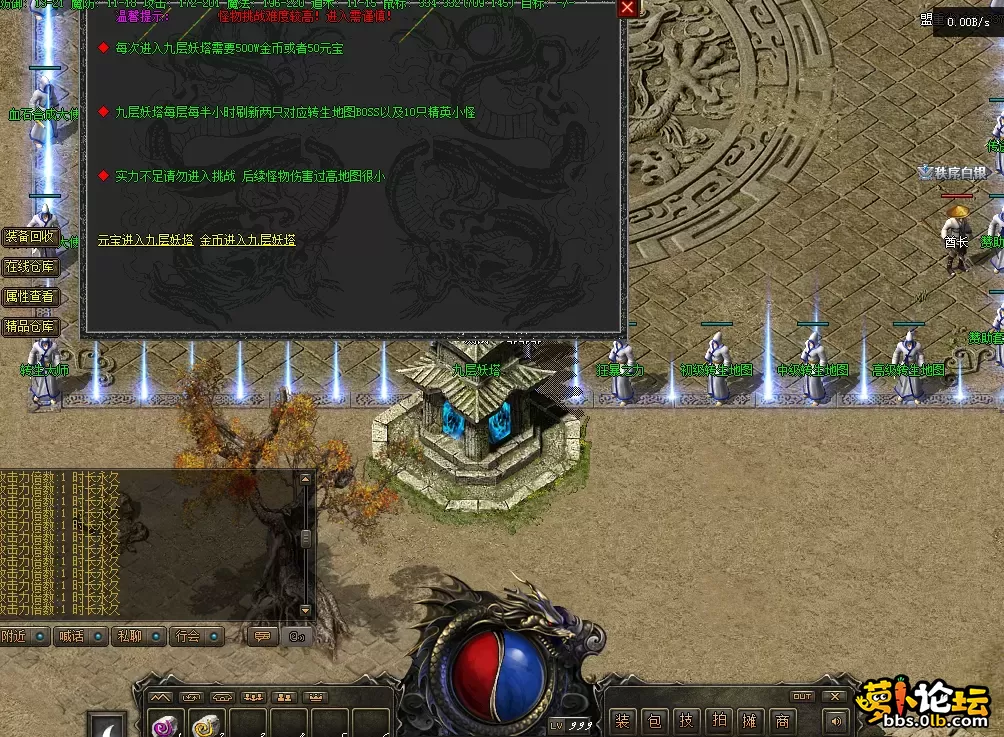
Task: Open 属性查看 attribute viewer
Action: (x=30, y=297)
